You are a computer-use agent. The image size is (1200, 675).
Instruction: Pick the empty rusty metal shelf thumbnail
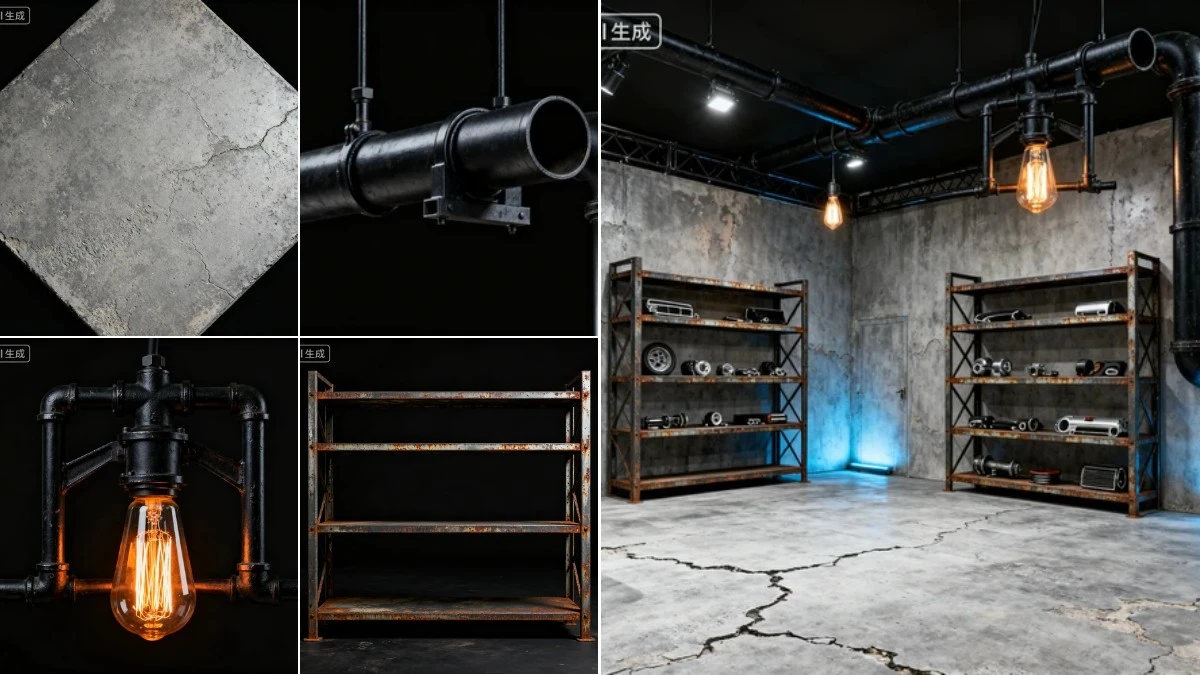click(448, 507)
